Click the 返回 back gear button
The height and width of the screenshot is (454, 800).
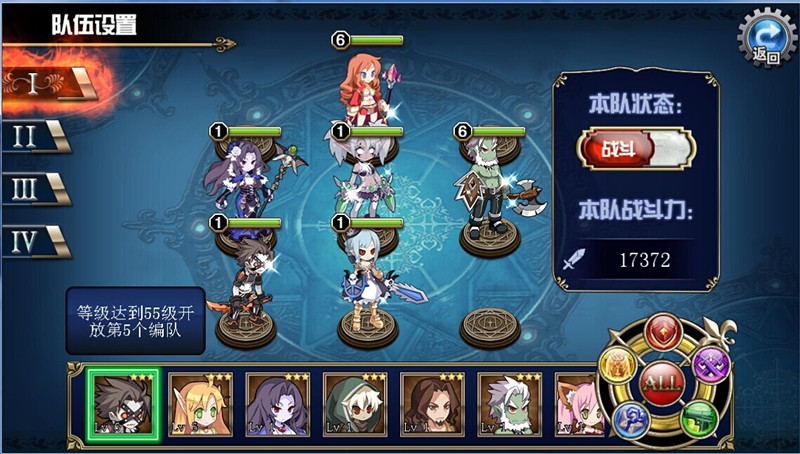click(x=765, y=40)
